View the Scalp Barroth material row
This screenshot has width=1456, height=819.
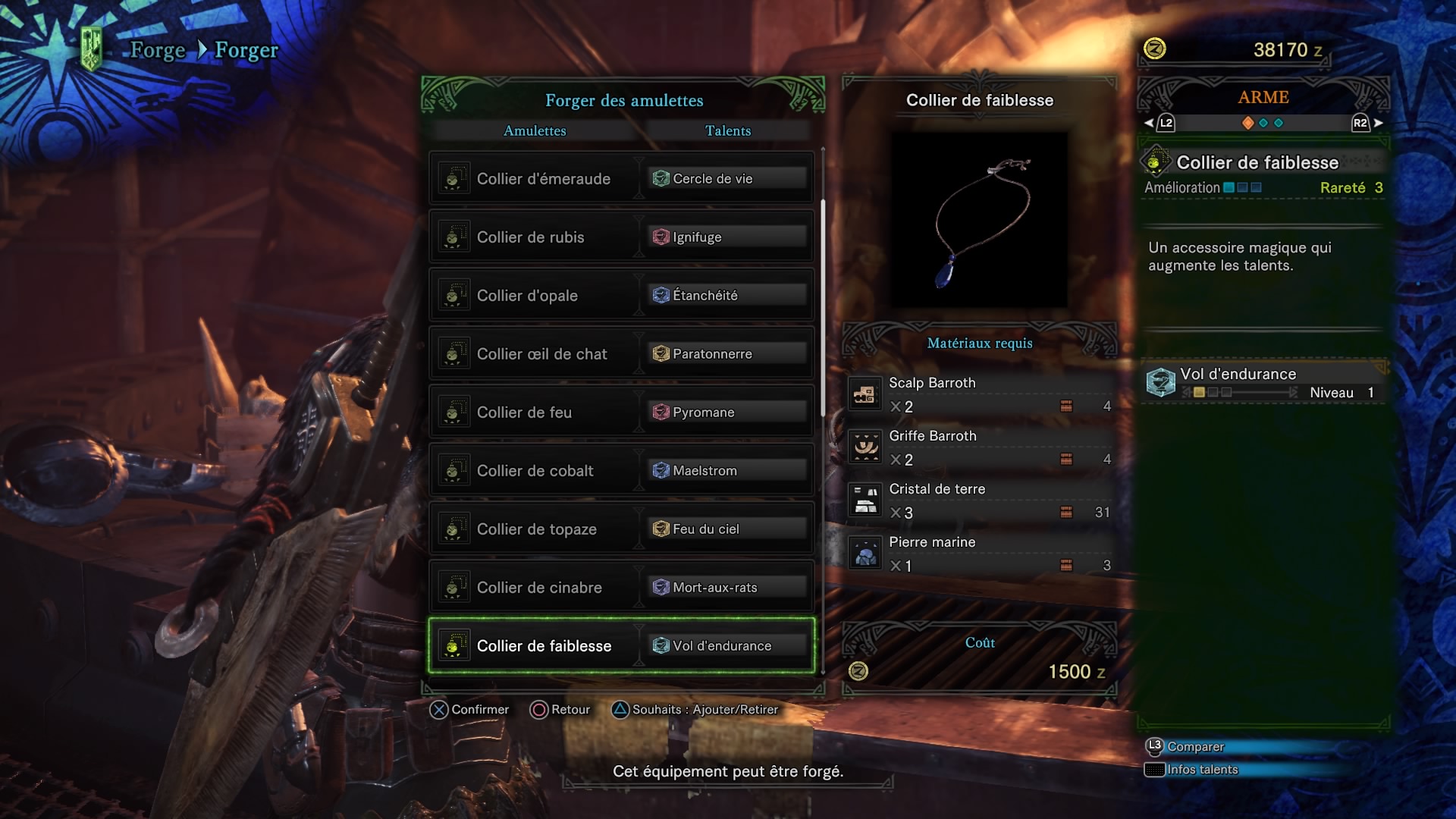tap(980, 394)
